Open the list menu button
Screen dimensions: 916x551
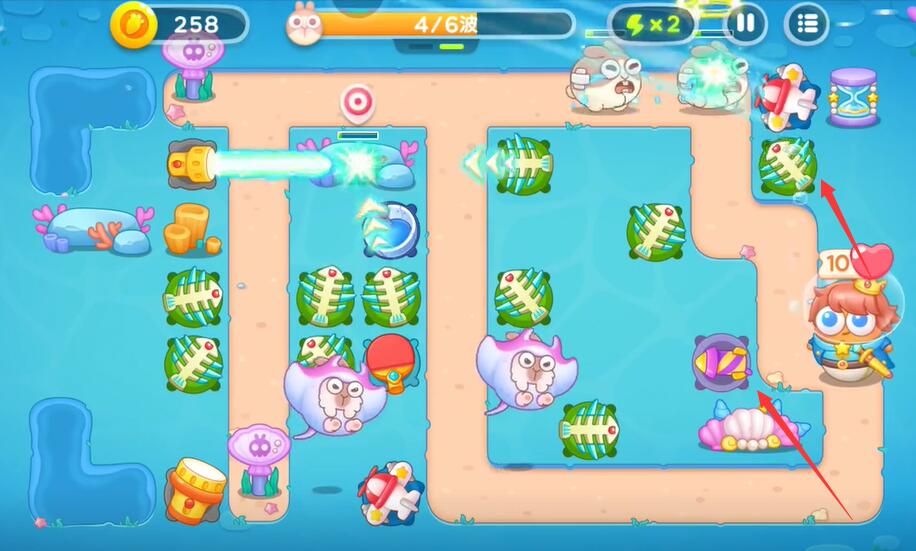point(807,23)
